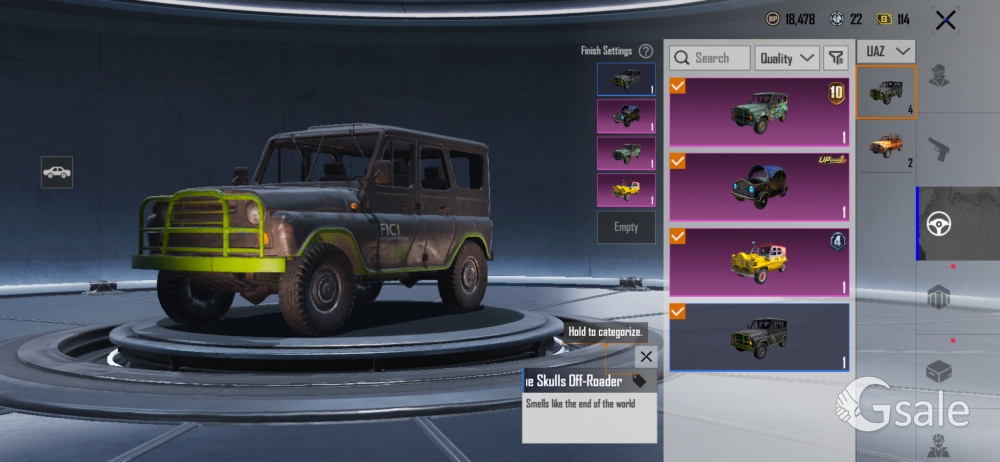Click the price tag categorize icon

tap(640, 381)
